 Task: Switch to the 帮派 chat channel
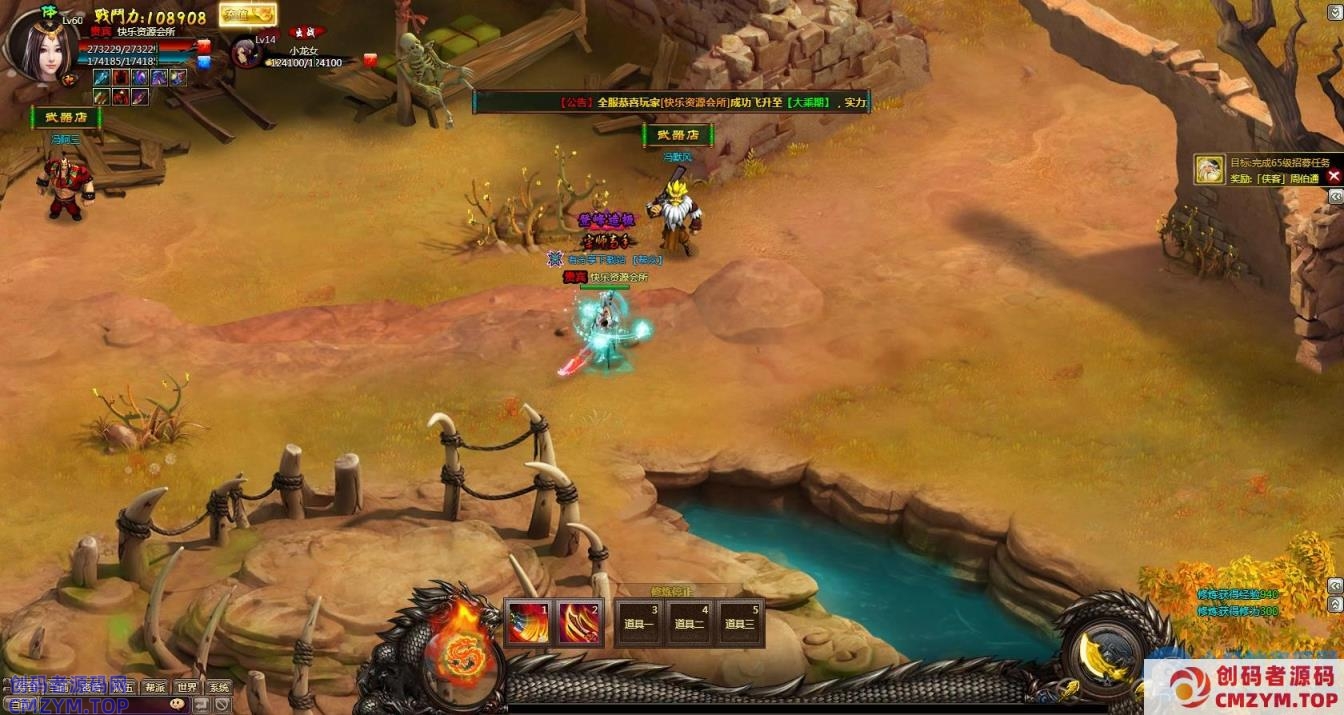[x=155, y=687]
